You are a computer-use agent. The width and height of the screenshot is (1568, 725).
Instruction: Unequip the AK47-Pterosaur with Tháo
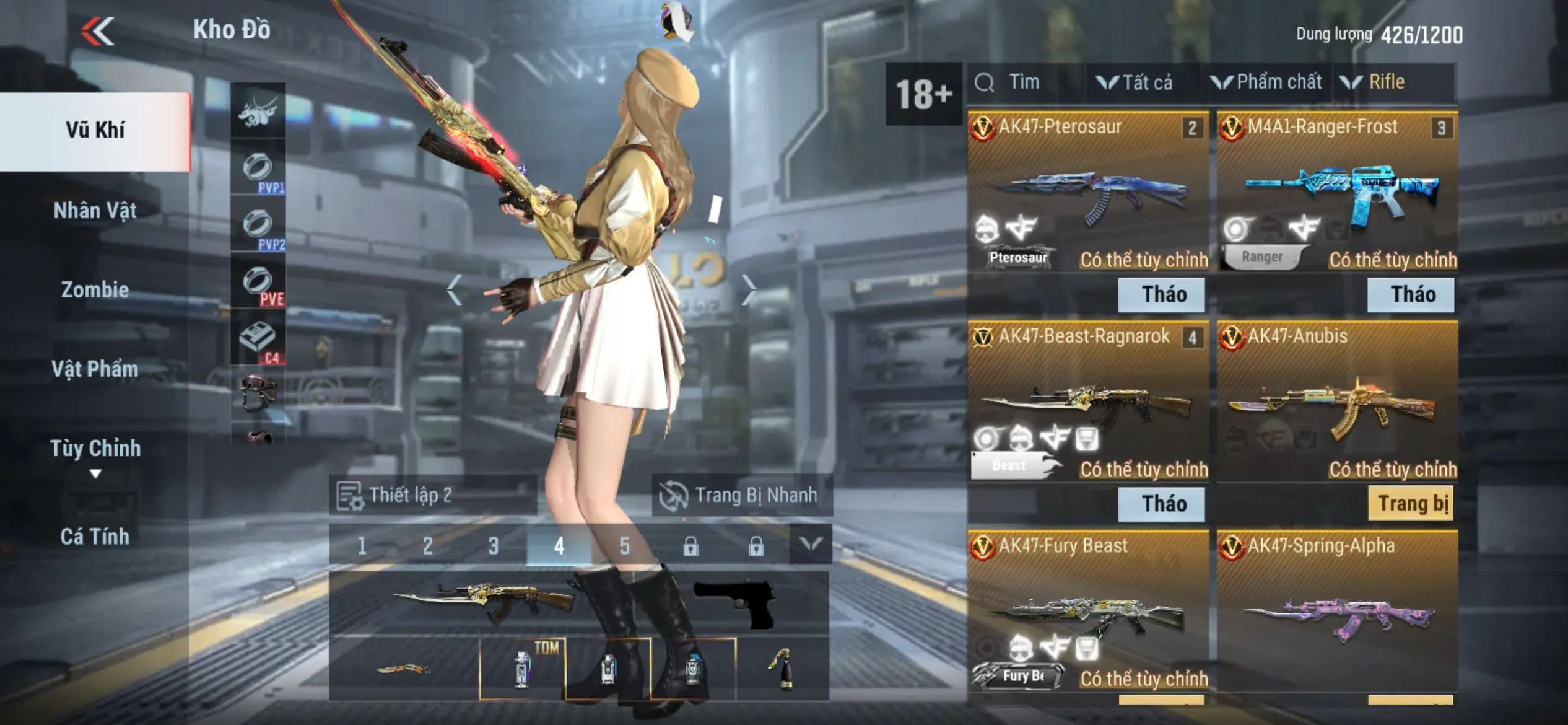pos(1163,294)
